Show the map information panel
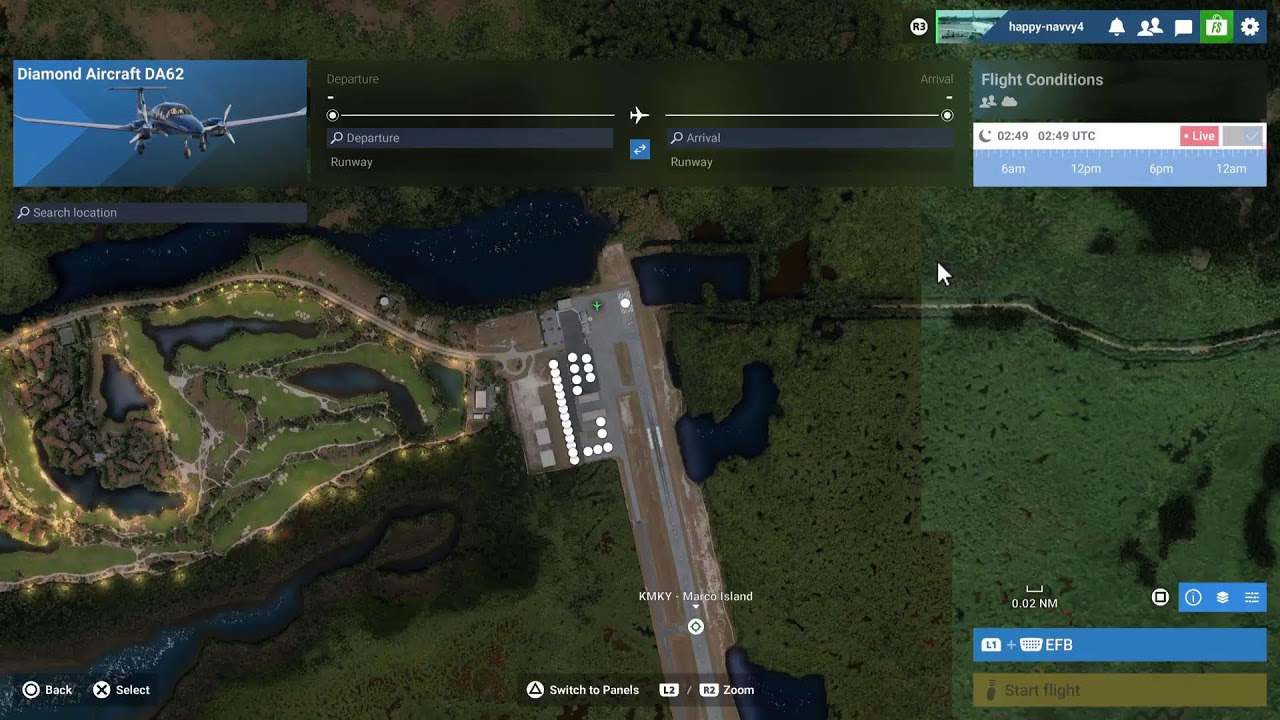Screen dimensions: 1280x720 click(x=1193, y=598)
